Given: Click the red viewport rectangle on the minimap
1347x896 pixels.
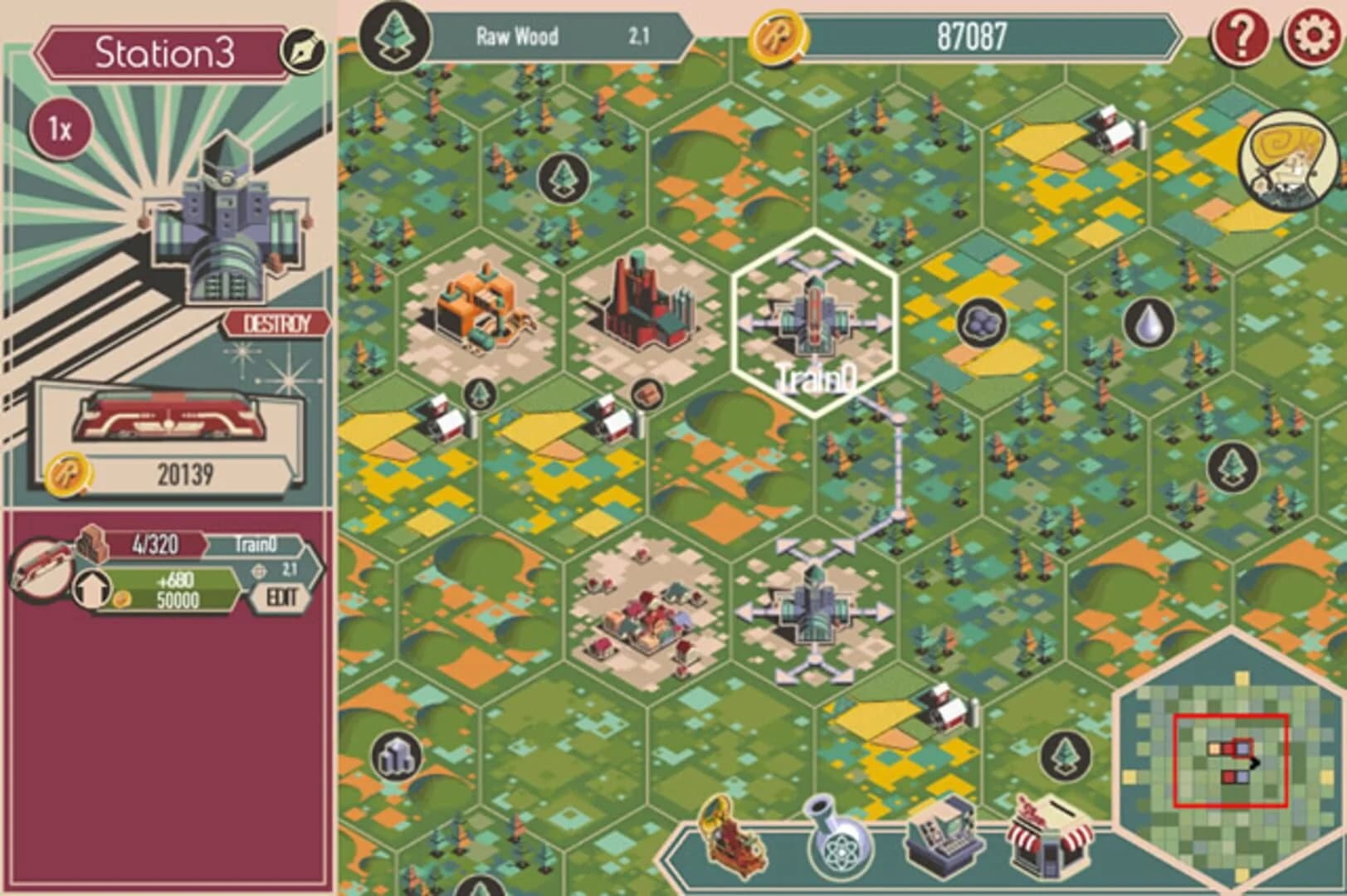Looking at the screenshot, I should click(x=1229, y=759).
